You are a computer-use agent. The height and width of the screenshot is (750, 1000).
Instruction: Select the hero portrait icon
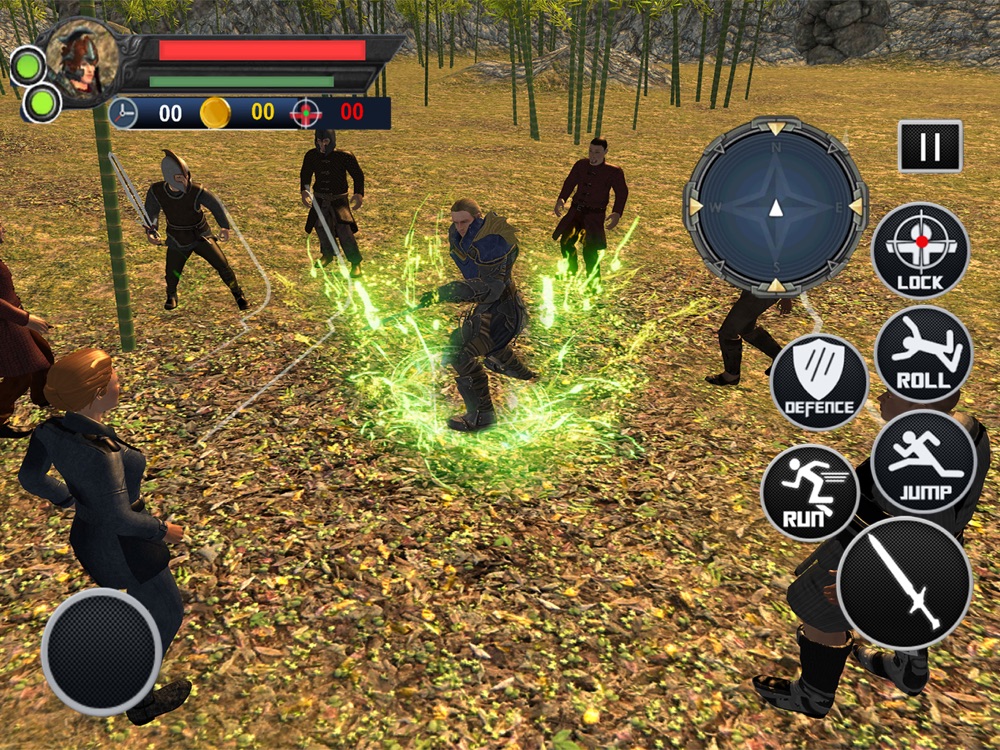coord(80,60)
